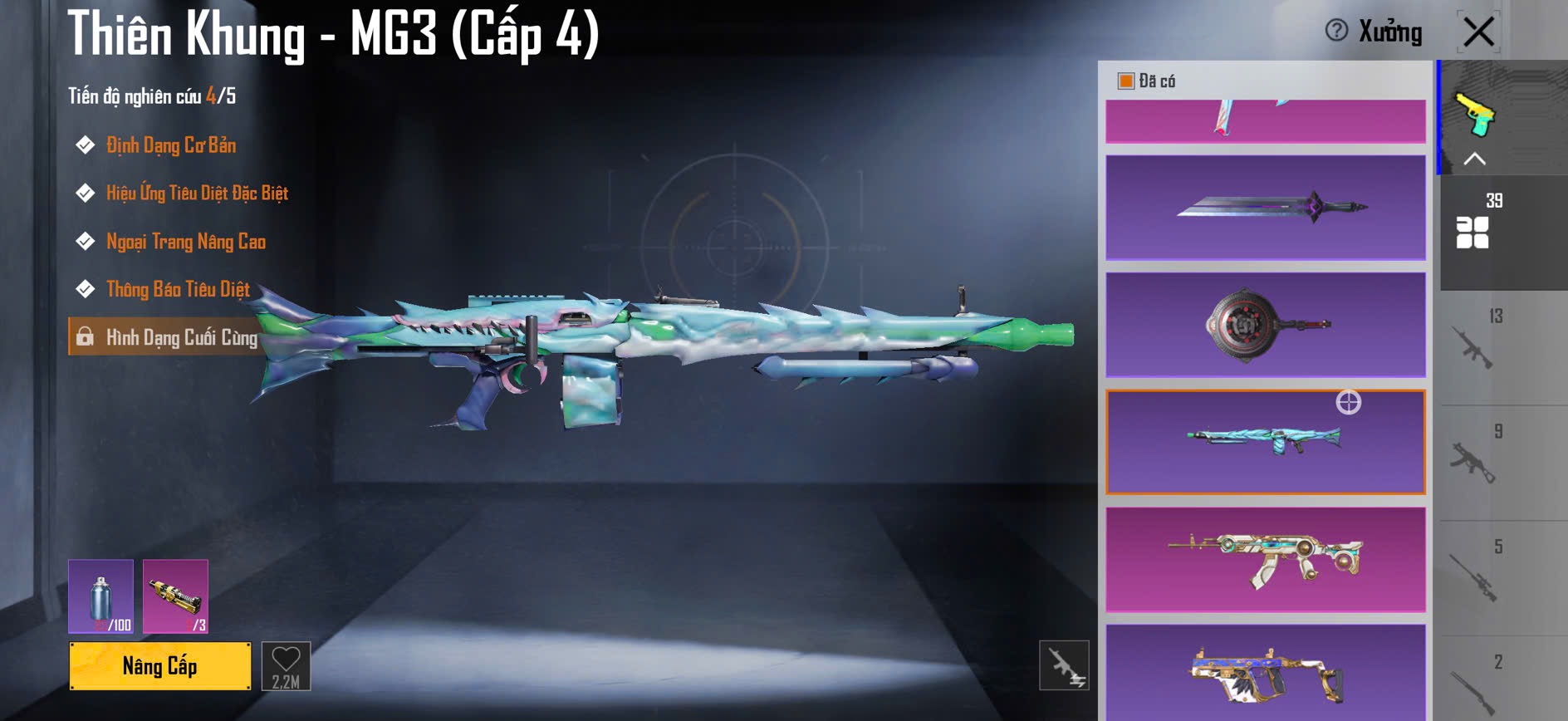Toggle the Đã có owned filter
1568x721 pixels.
click(1126, 81)
